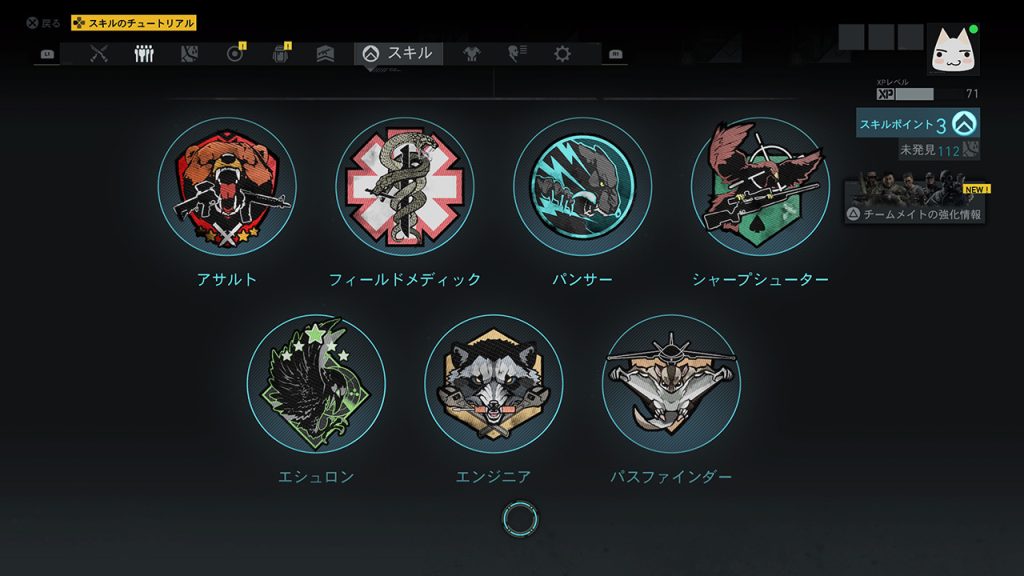Open the target objectives tab
Image resolution: width=1024 pixels, height=576 pixels.
pyautogui.click(x=235, y=54)
